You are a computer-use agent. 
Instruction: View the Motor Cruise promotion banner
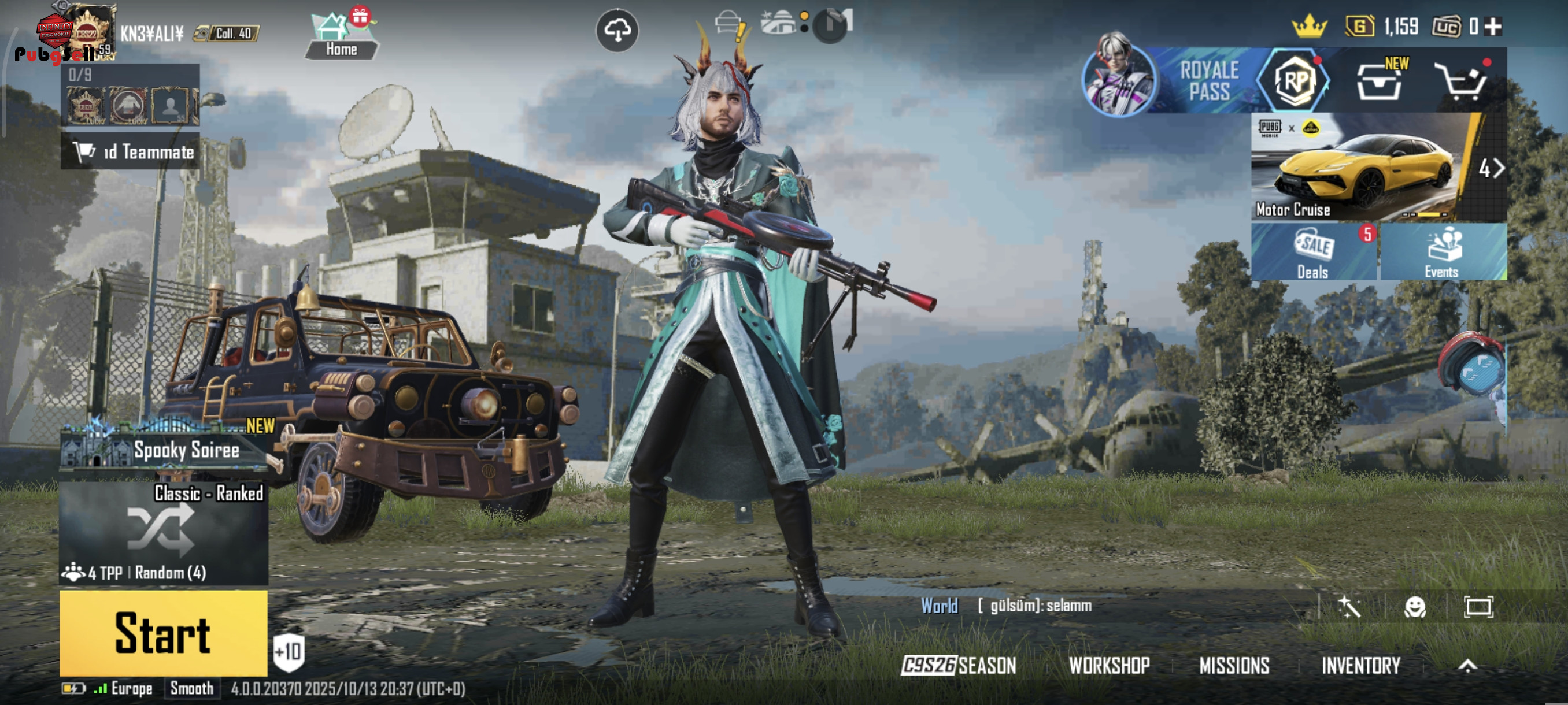pyautogui.click(x=1363, y=166)
